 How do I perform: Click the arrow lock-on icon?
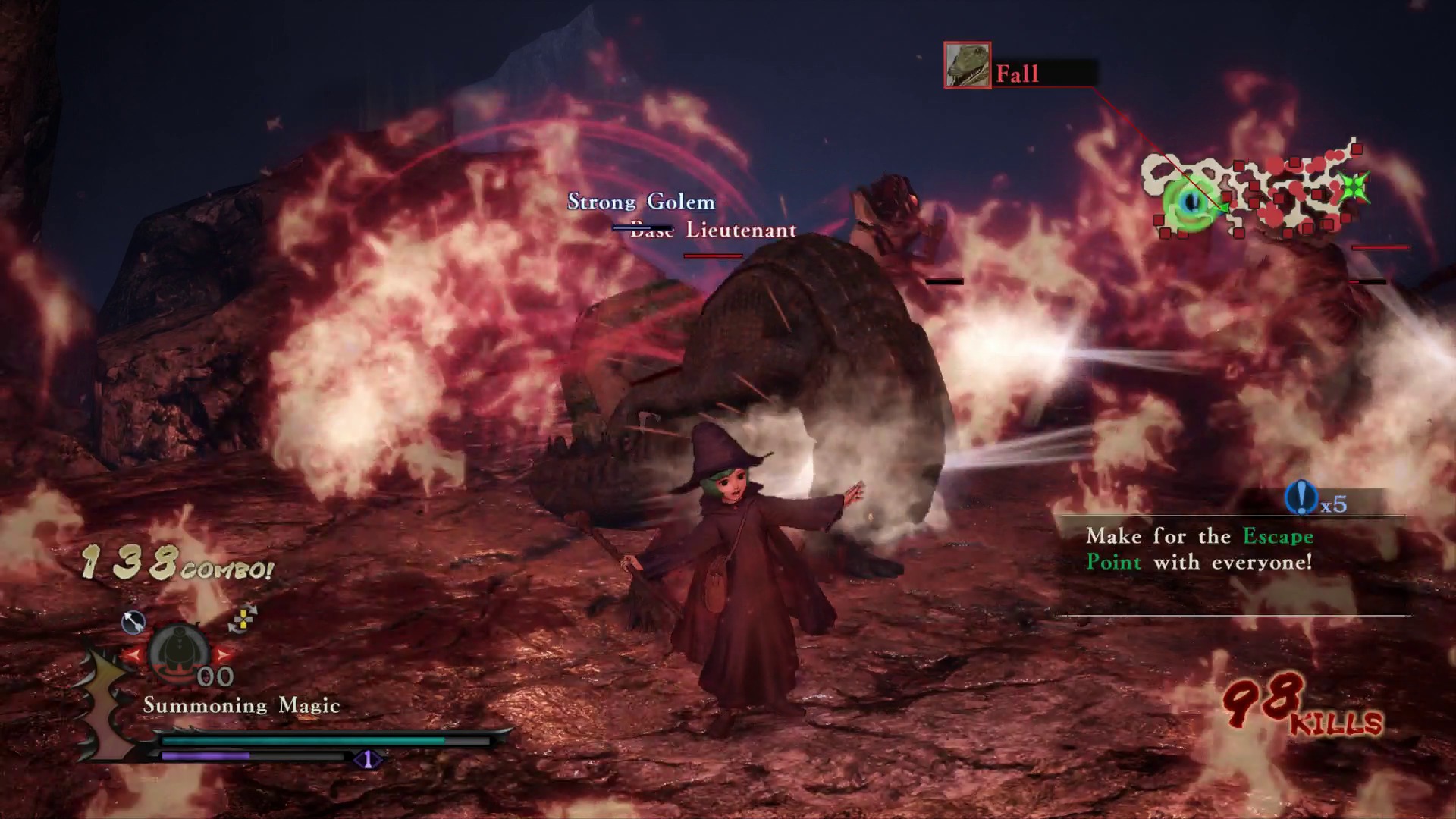tap(133, 623)
